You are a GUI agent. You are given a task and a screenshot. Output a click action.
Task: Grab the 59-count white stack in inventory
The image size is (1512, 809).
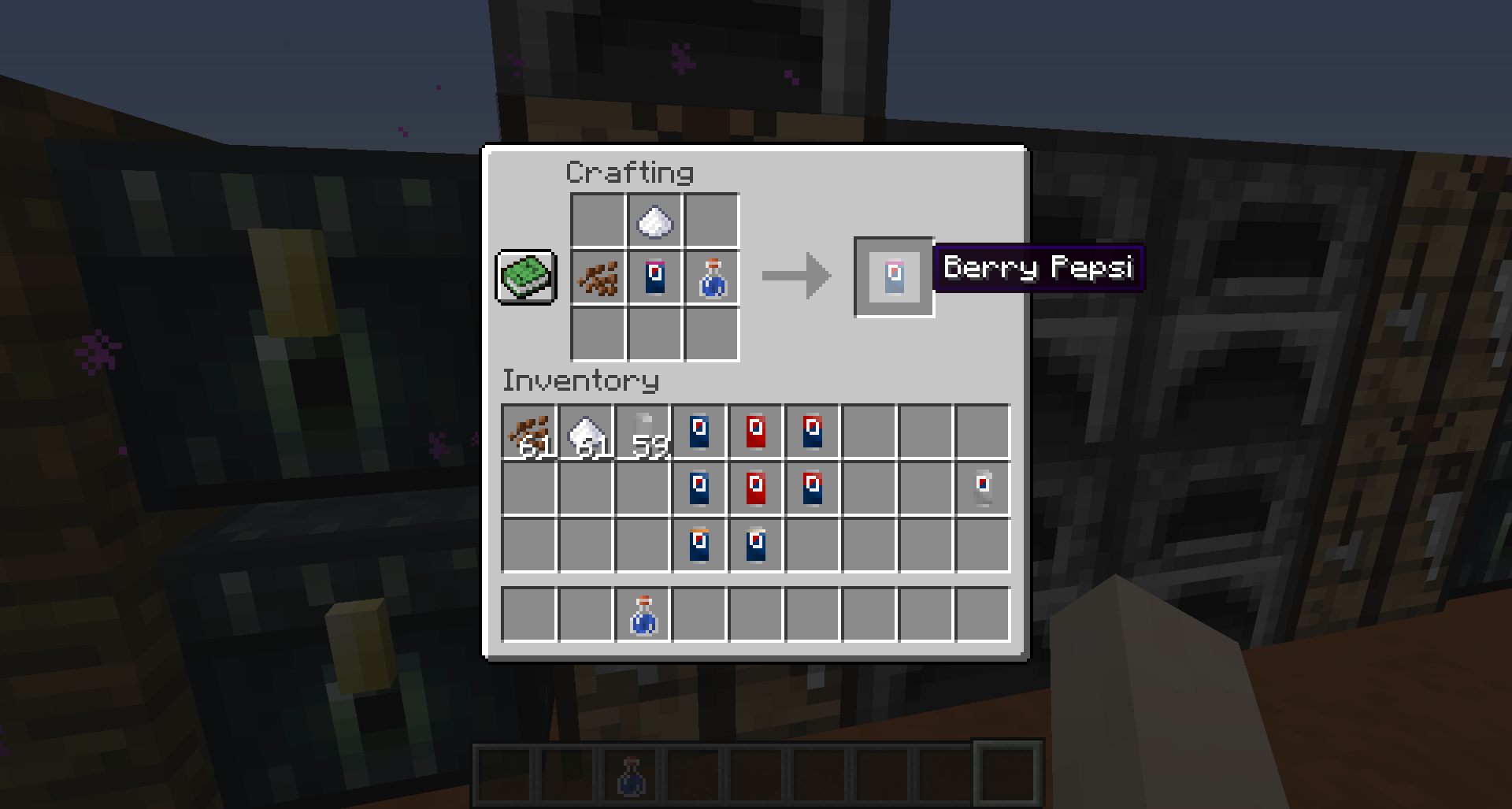point(644,432)
